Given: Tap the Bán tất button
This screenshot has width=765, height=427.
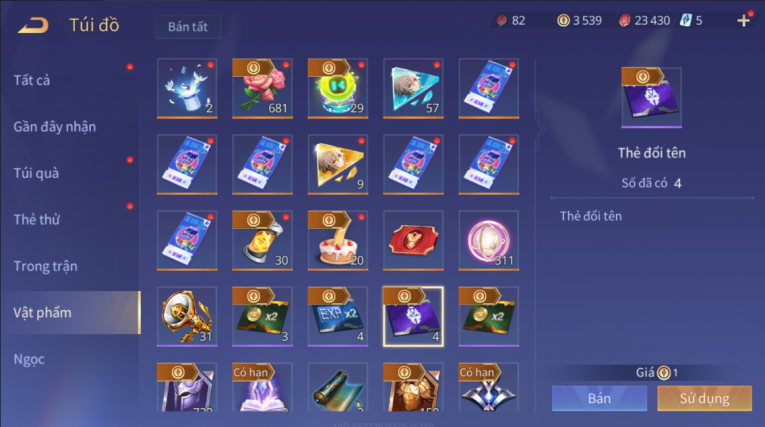Looking at the screenshot, I should coord(188,27).
